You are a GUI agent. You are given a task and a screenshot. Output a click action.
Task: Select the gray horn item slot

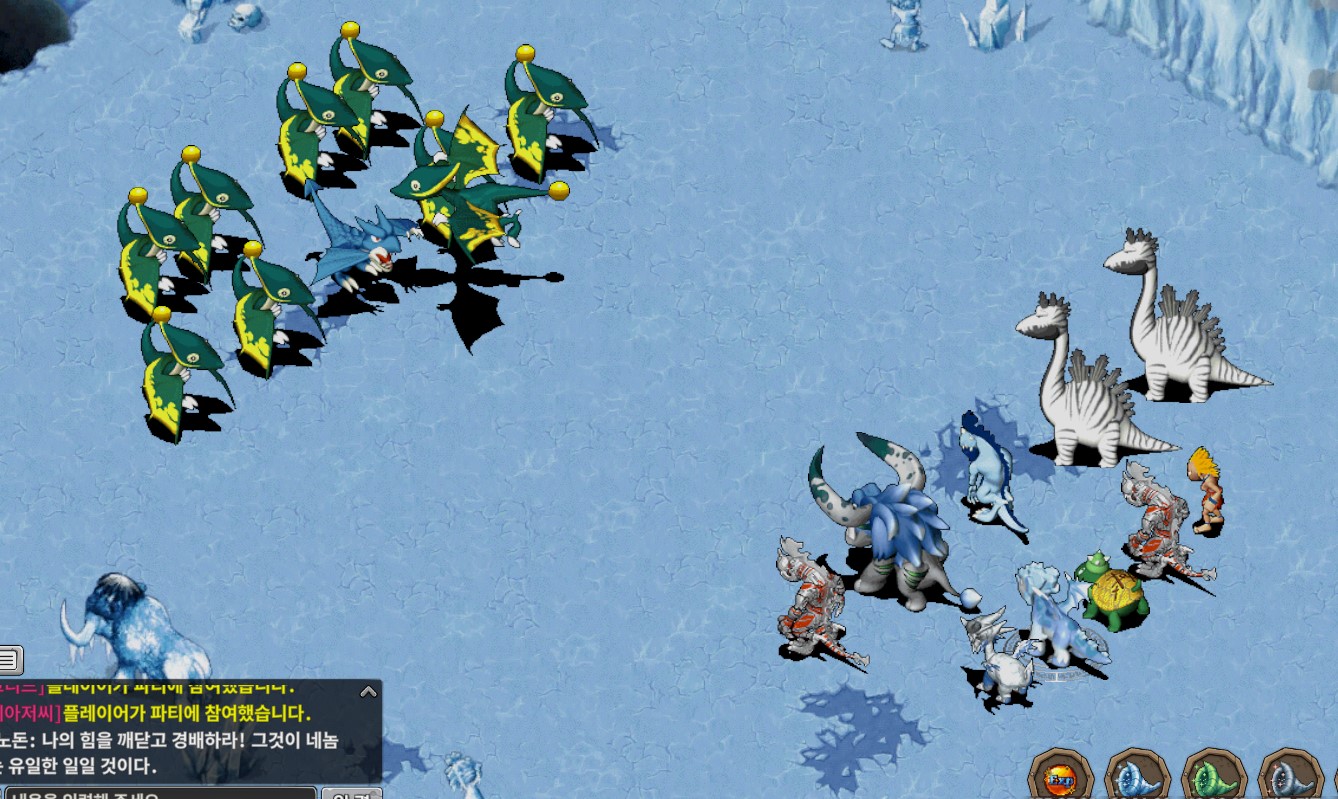click(1289, 777)
